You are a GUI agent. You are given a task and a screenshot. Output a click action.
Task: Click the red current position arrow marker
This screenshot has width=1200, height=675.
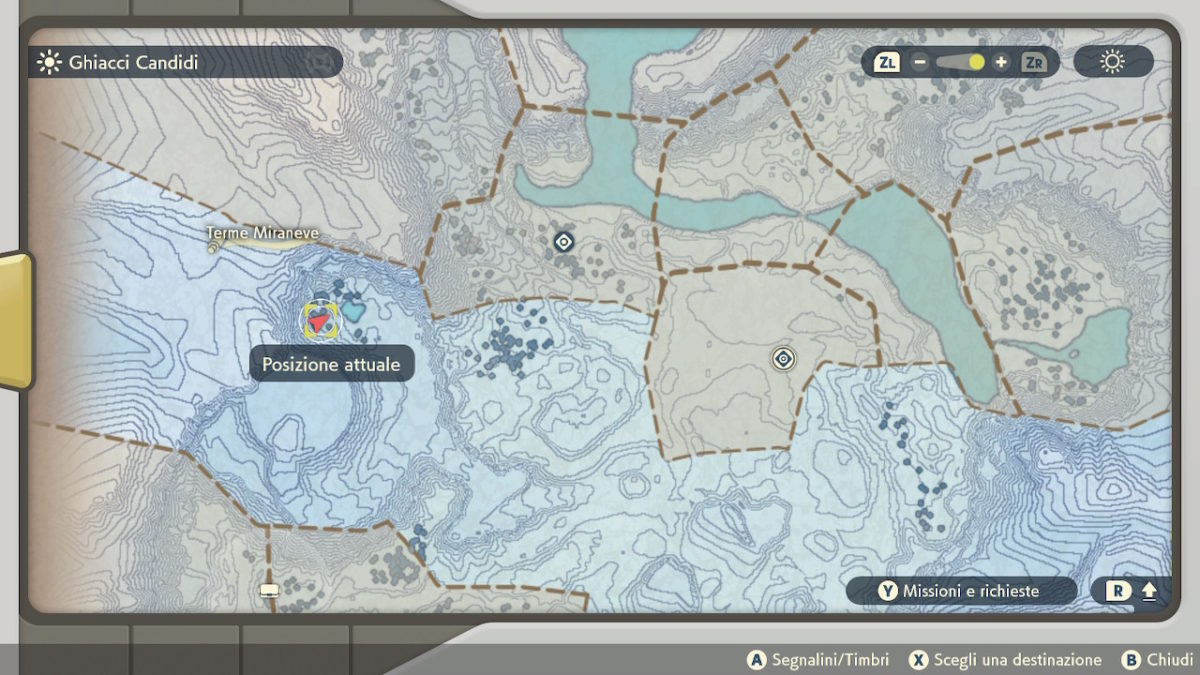click(320, 321)
